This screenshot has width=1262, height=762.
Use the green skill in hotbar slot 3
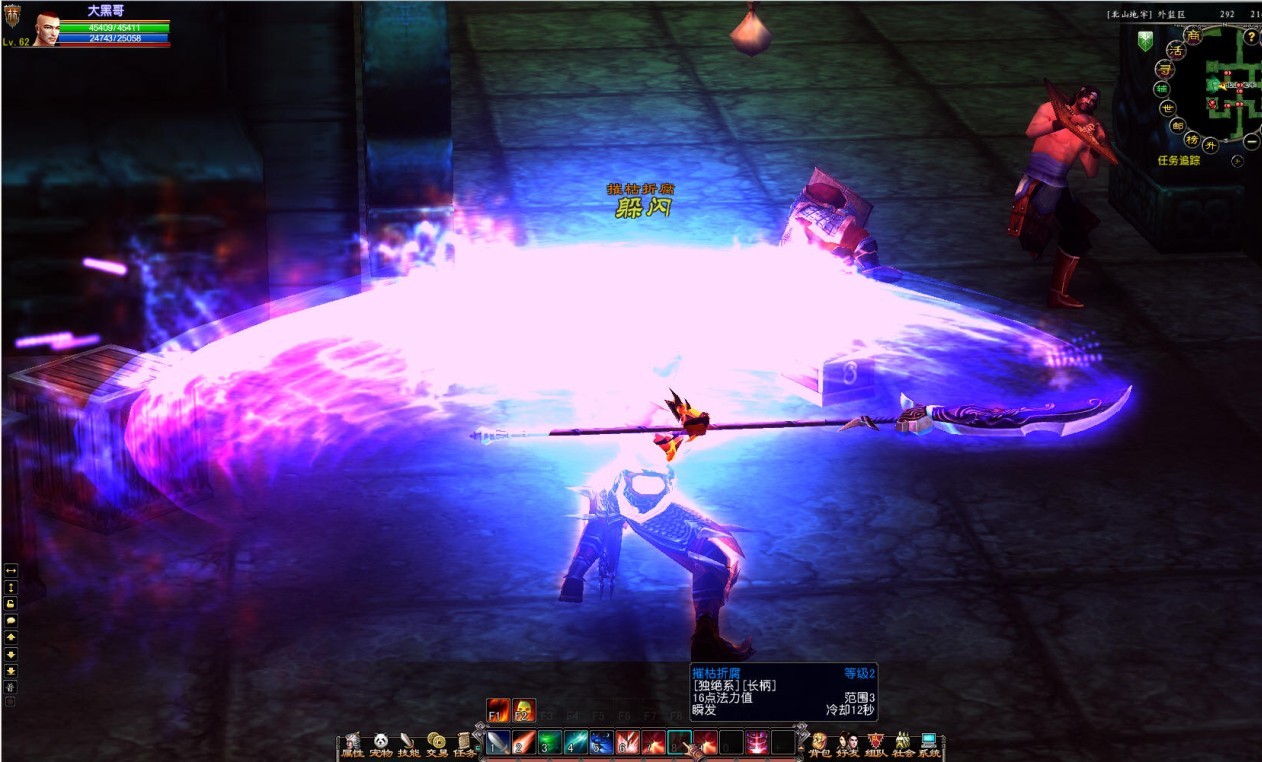coord(549,742)
